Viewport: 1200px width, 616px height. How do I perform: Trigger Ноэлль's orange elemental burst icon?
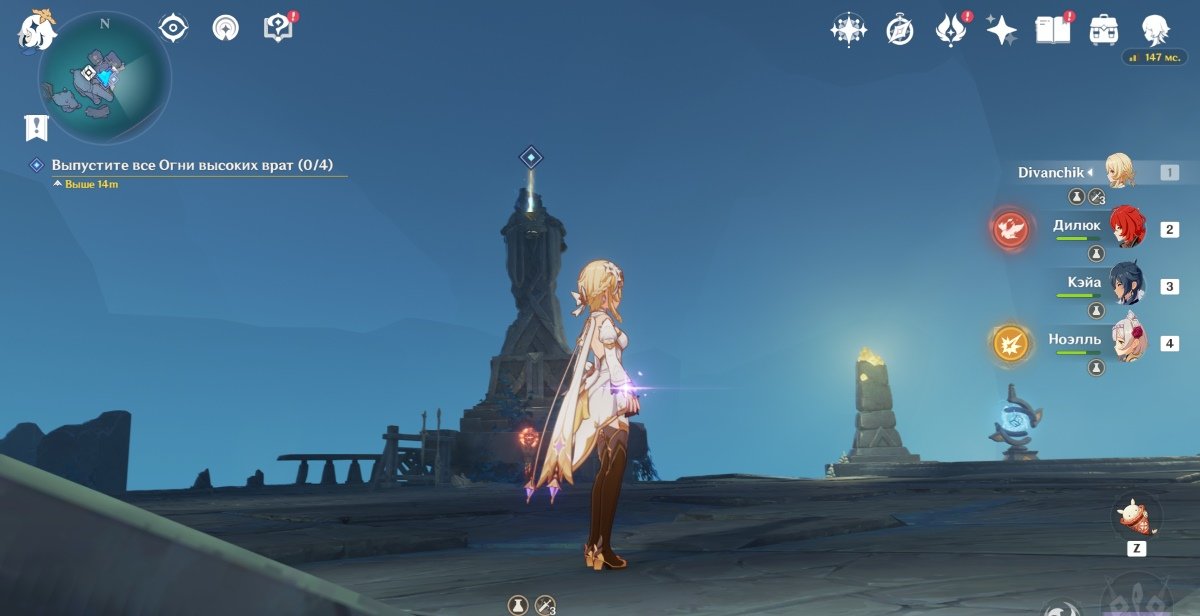(x=1010, y=344)
